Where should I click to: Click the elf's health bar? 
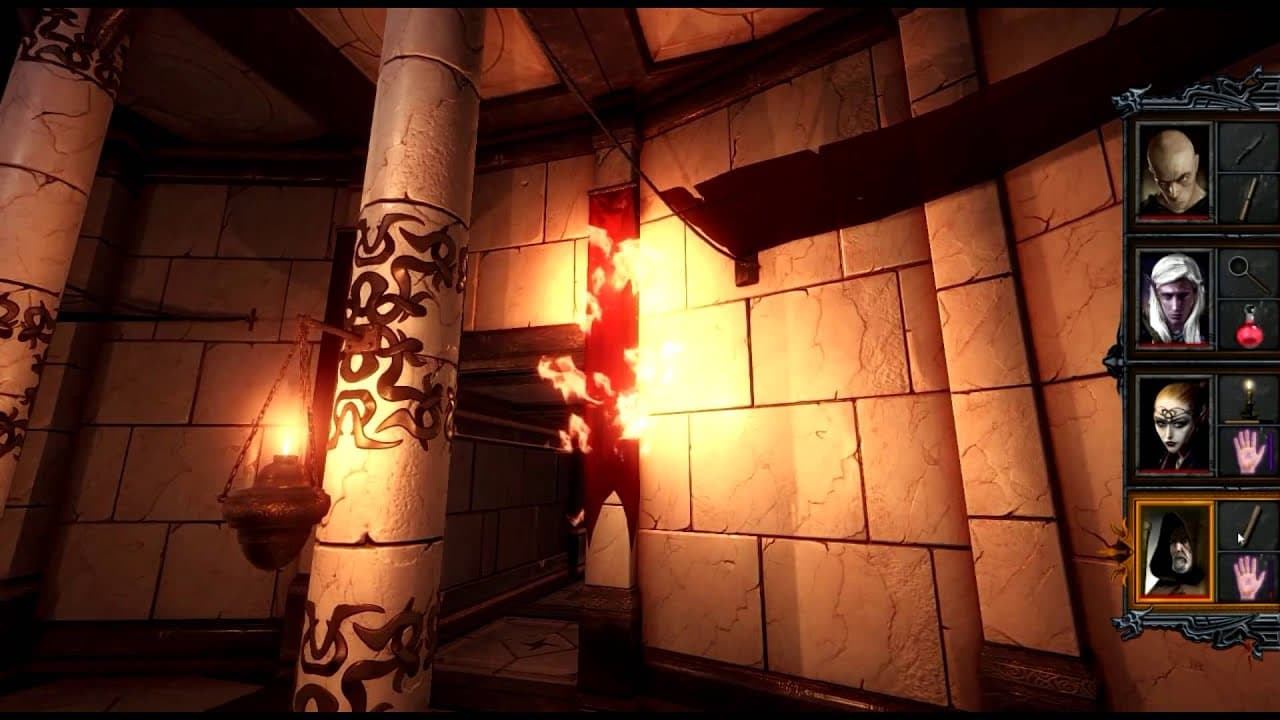point(1171,342)
